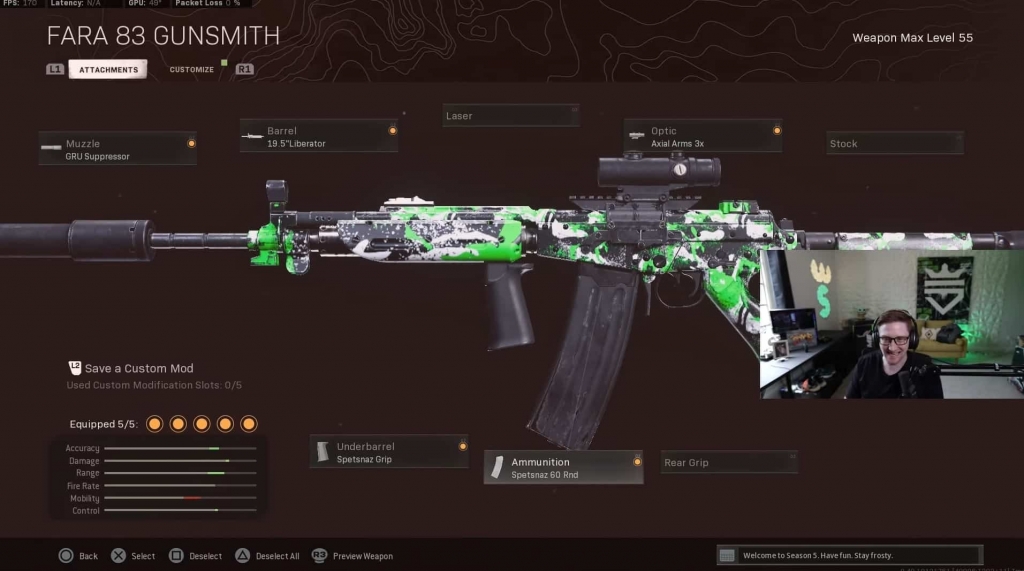Open the Season 5 welcome message box
Viewport: 1024px width, 571px height.
point(849,555)
